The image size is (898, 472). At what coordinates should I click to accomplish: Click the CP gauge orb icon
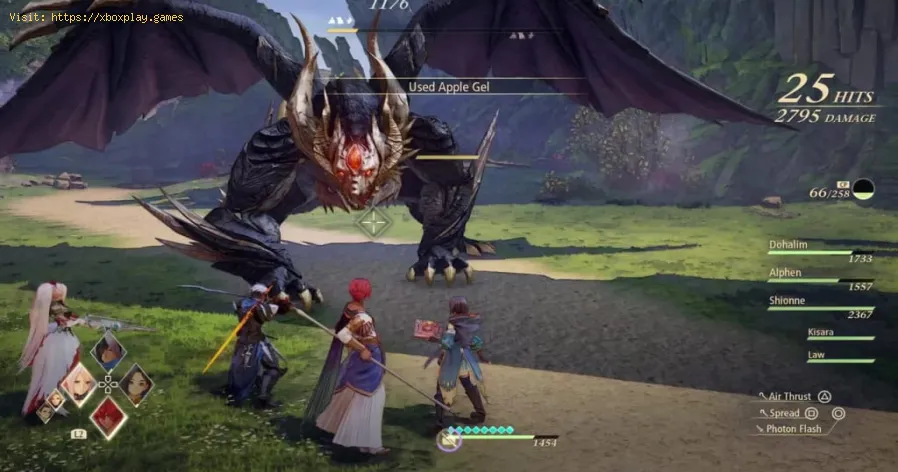click(x=862, y=189)
